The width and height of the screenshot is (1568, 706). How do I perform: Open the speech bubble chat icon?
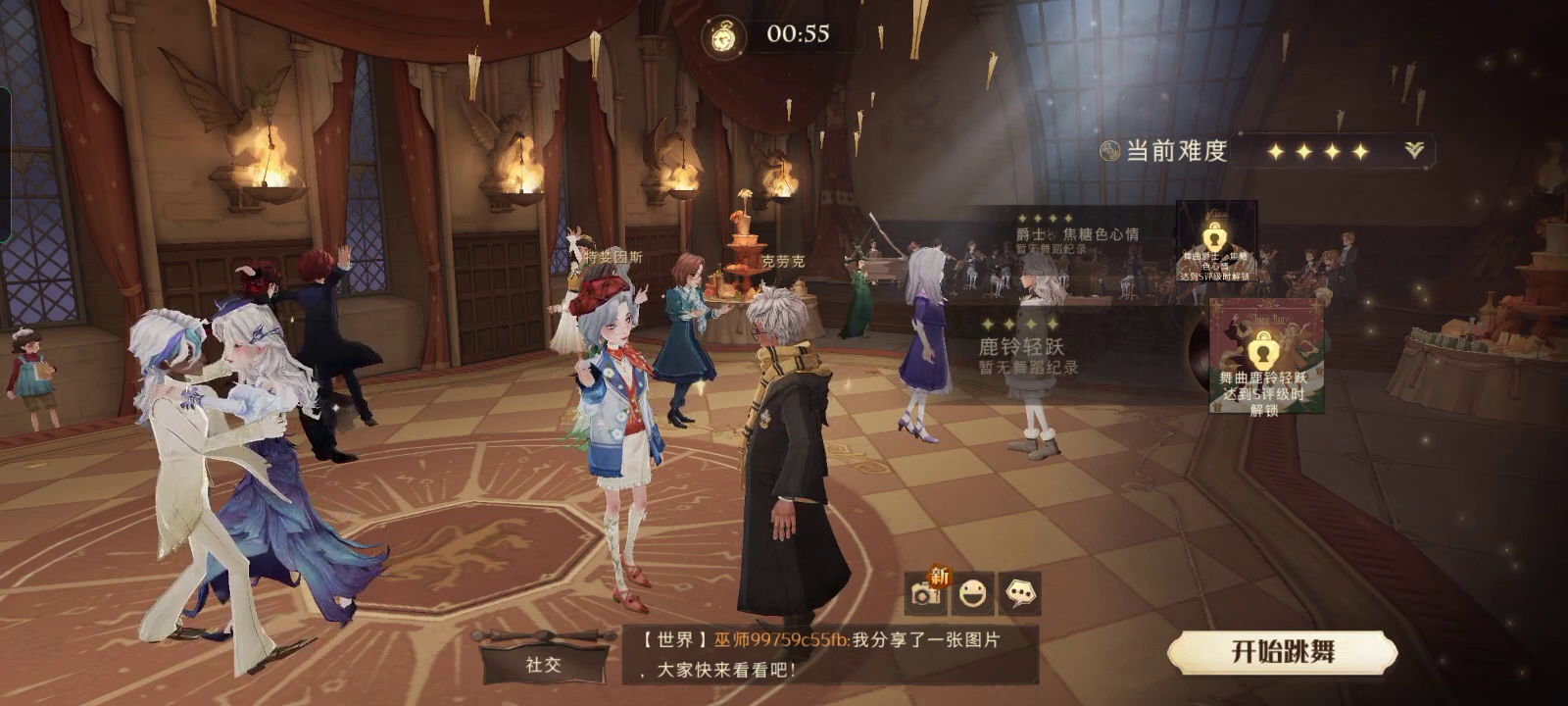tap(1020, 593)
